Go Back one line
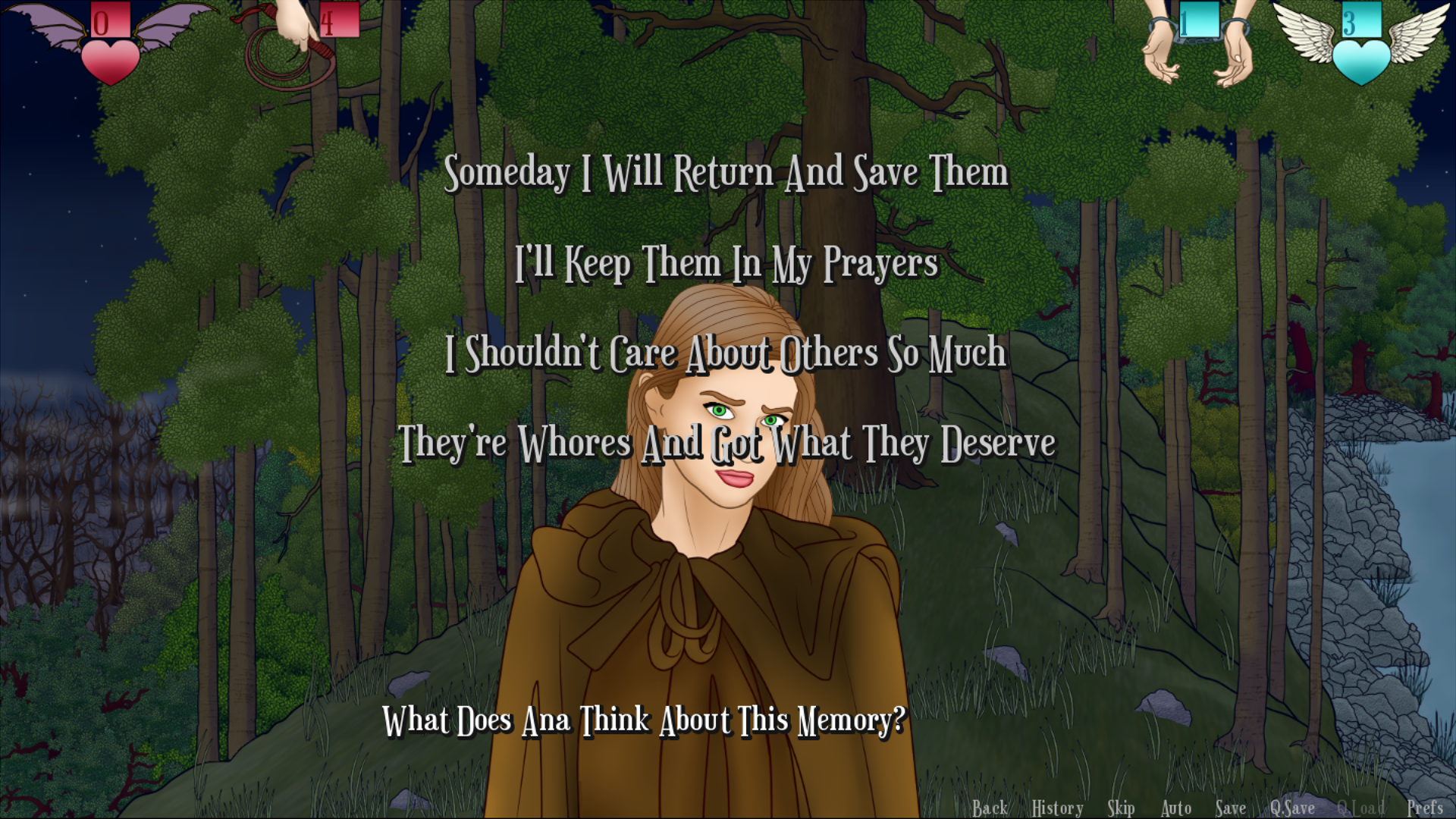1456x819 pixels. point(990,808)
